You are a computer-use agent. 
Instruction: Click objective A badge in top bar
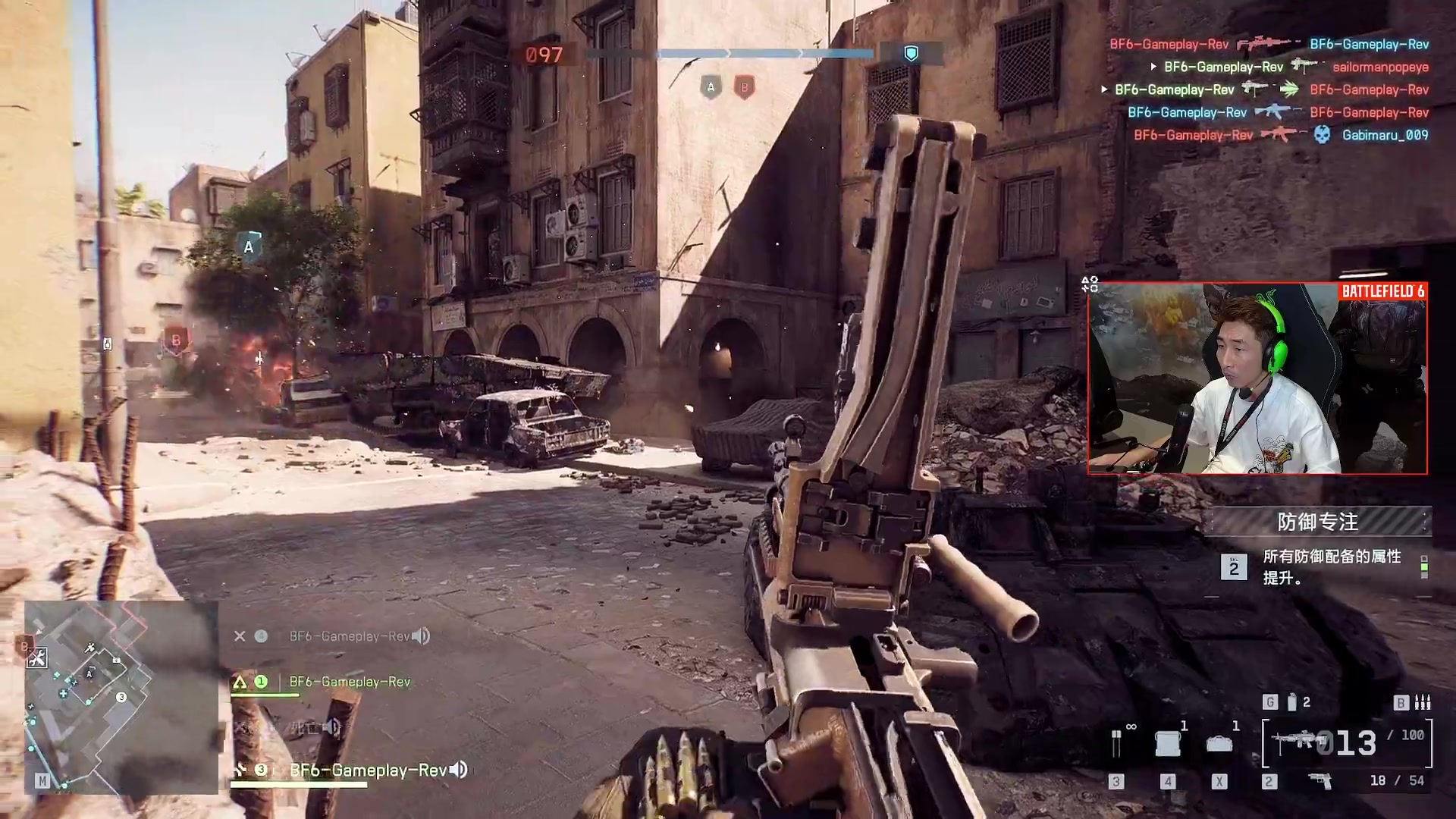click(x=711, y=87)
